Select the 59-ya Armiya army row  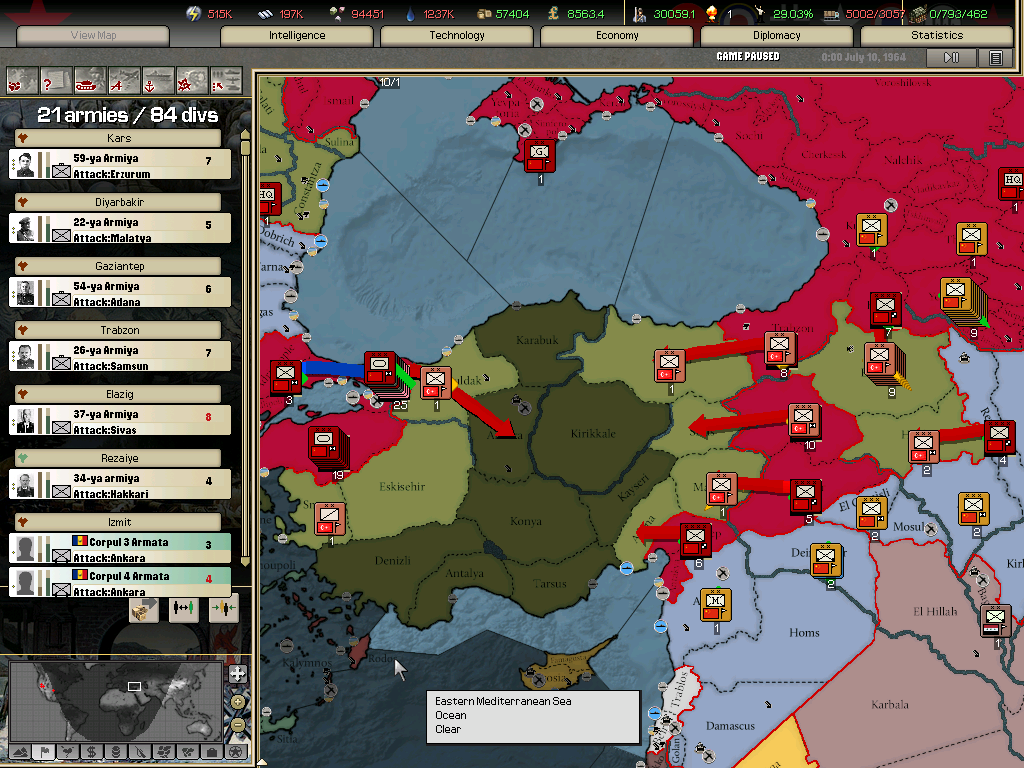pos(120,165)
